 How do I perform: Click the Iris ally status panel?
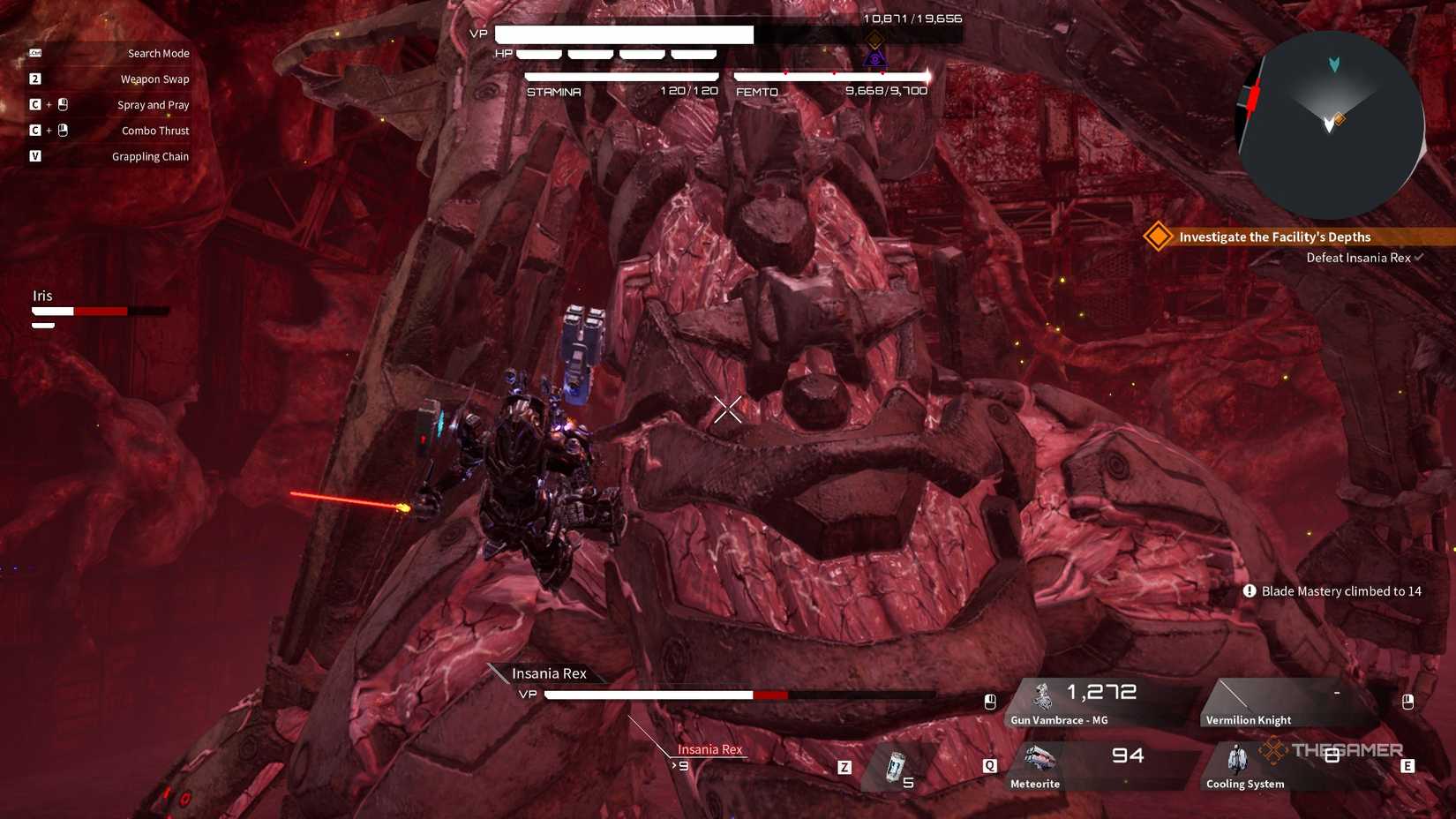coord(99,307)
